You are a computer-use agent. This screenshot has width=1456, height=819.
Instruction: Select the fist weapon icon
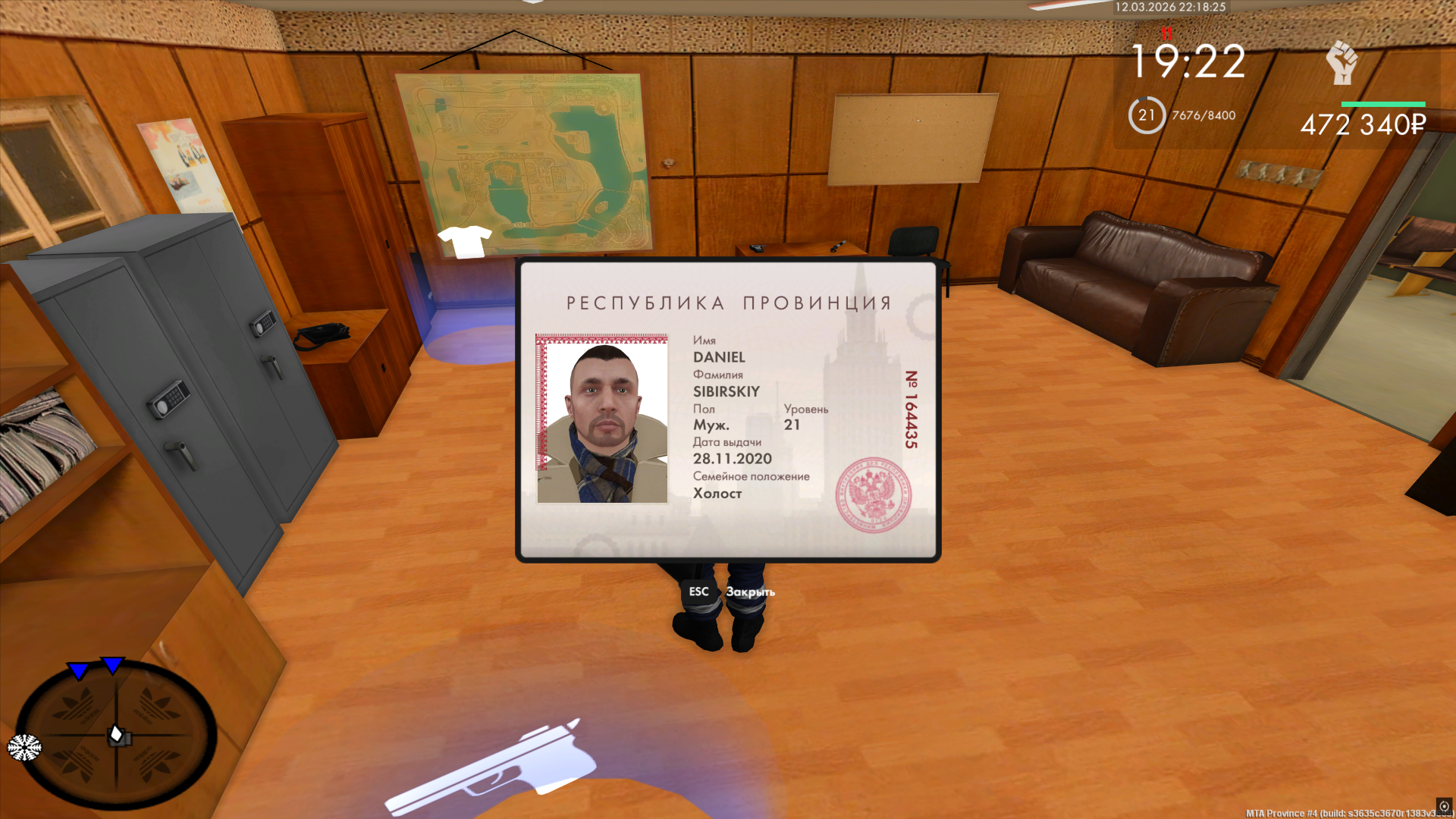click(x=1341, y=62)
